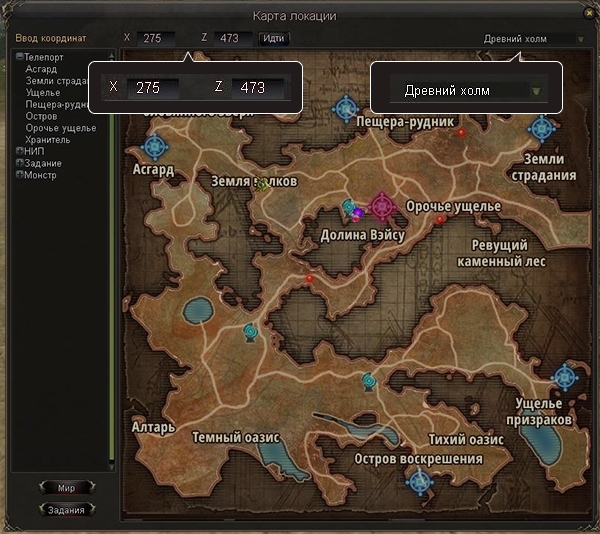This screenshot has width=600, height=534.
Task: Select the pink marker near Орочье ущелье
Action: click(381, 207)
